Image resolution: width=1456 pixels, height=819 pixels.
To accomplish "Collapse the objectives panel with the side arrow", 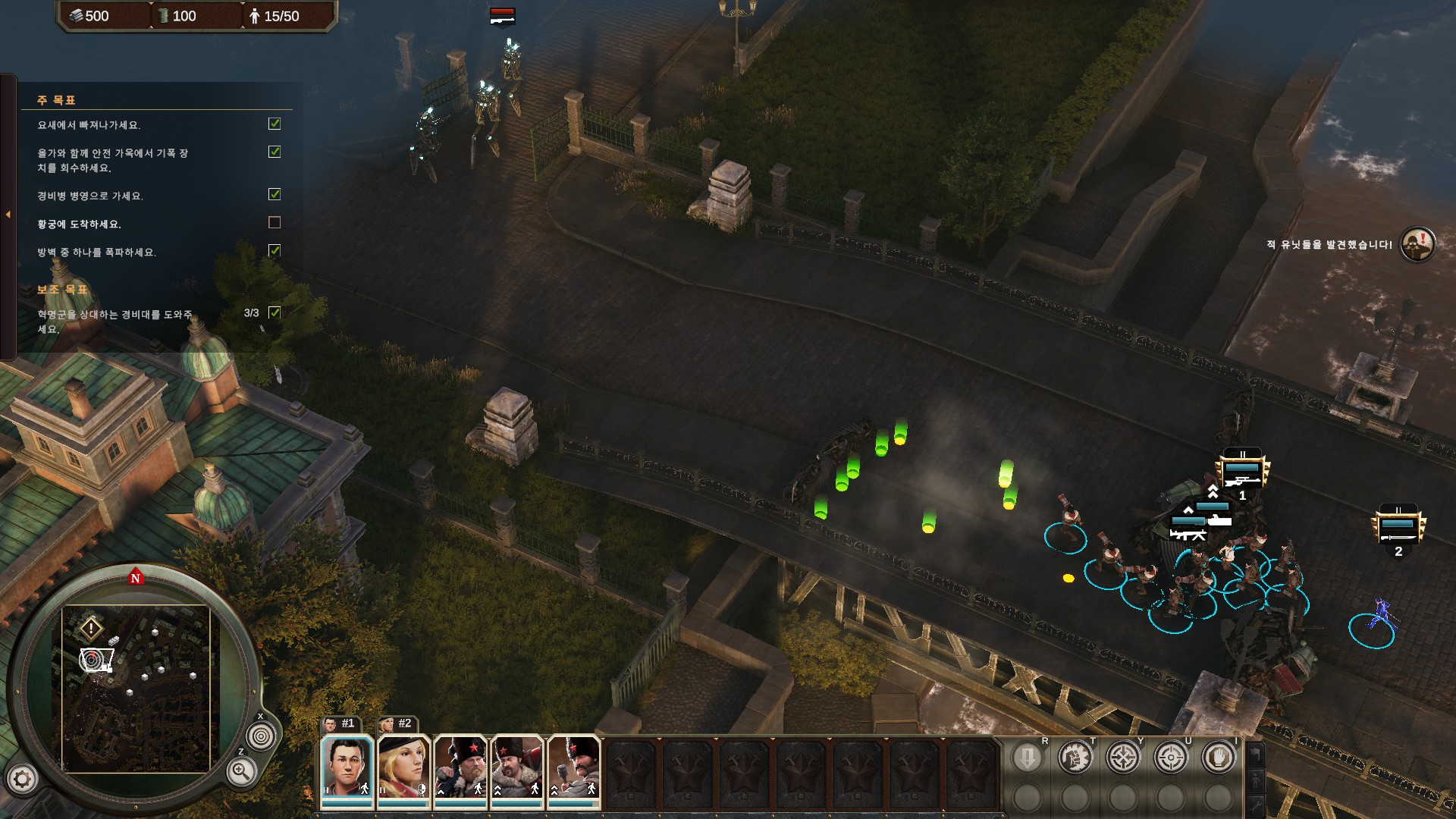I will 8,215.
